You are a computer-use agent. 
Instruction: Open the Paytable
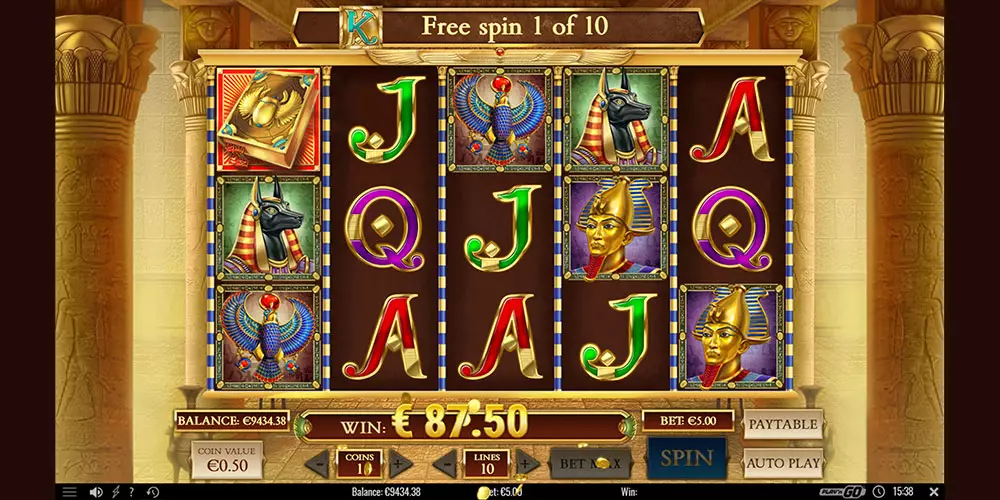coord(783,424)
